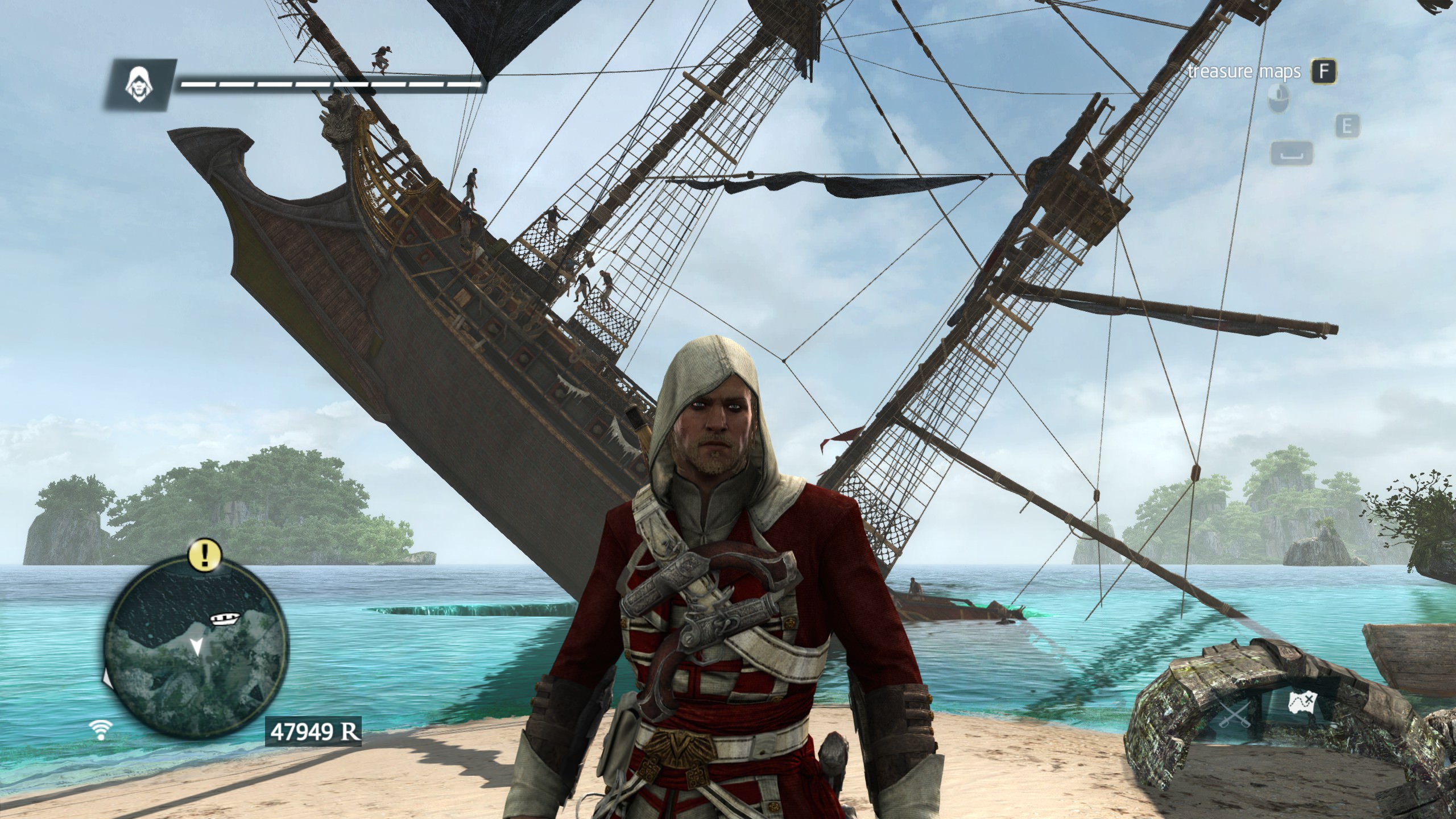Click the online connection signal icon
The height and width of the screenshot is (819, 1456).
click(102, 730)
